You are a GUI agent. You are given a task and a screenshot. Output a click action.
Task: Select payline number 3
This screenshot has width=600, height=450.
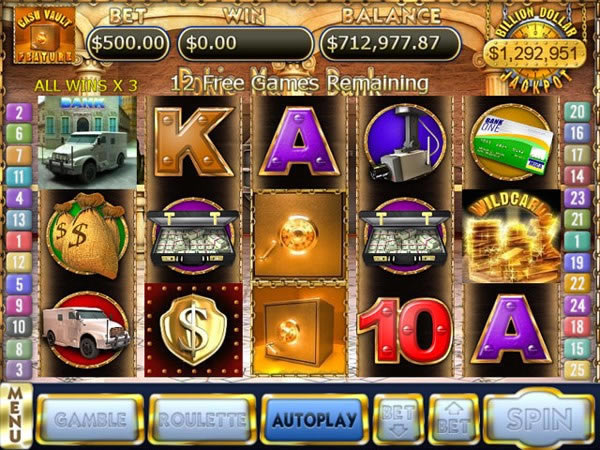coord(17,369)
